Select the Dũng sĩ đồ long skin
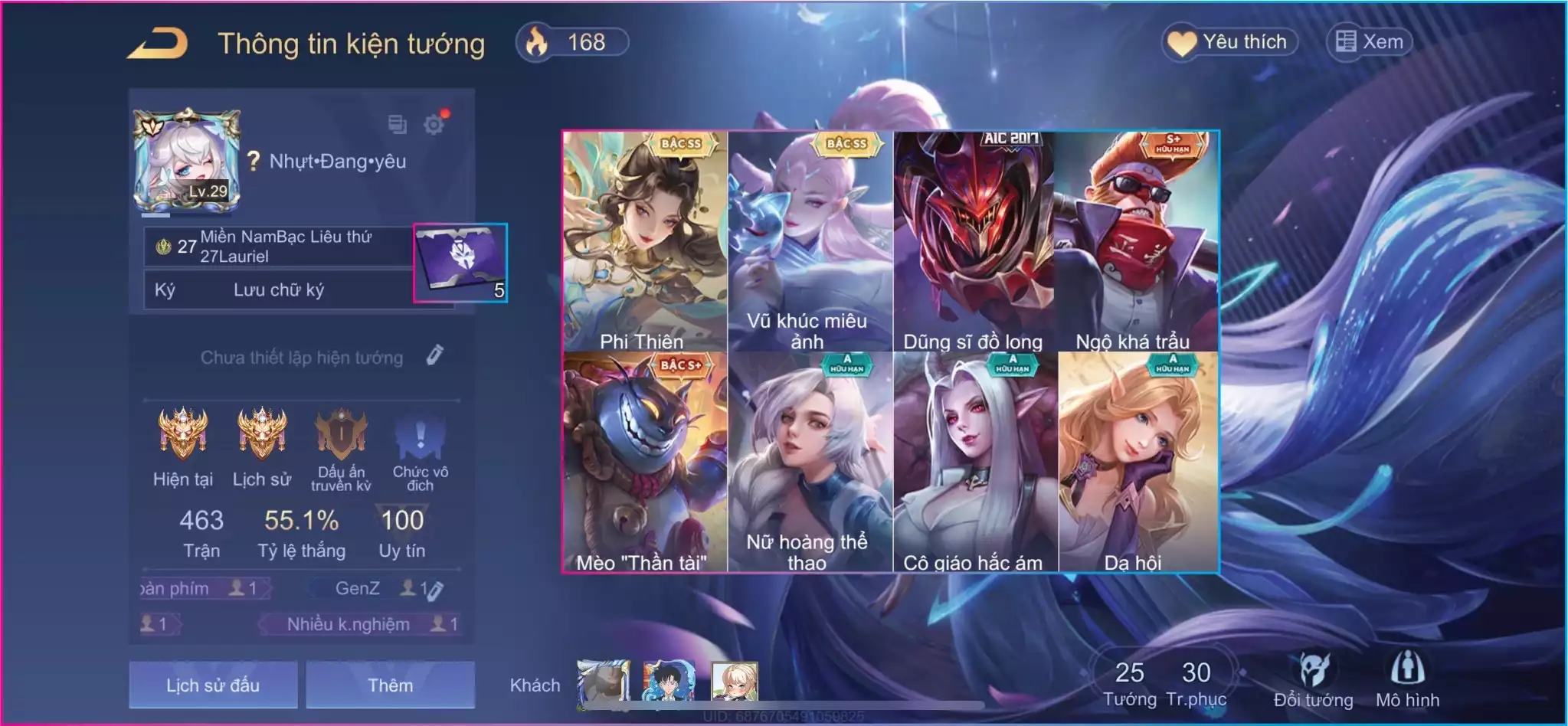The image size is (1568, 726). 974,241
